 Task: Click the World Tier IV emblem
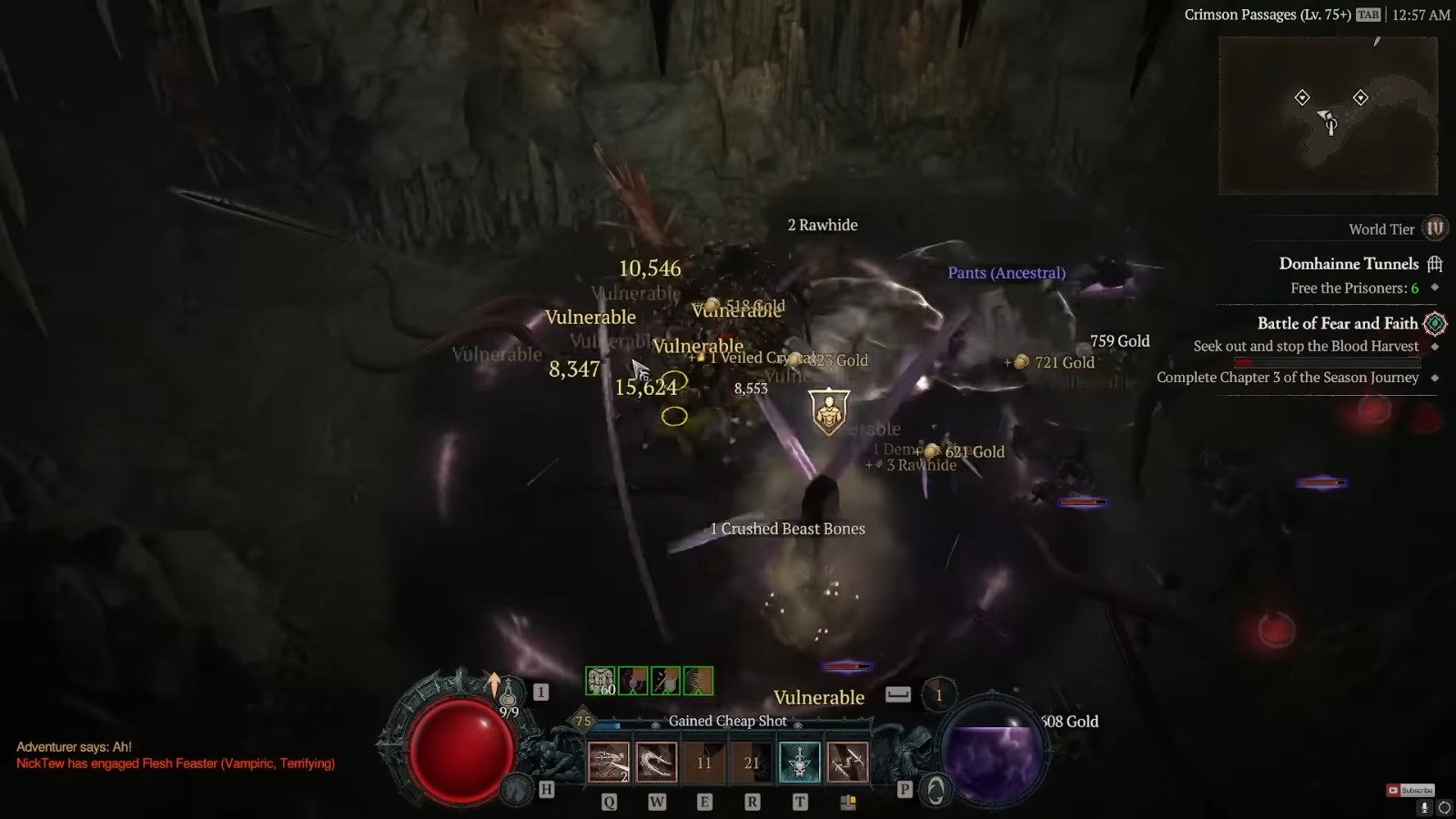click(1435, 228)
